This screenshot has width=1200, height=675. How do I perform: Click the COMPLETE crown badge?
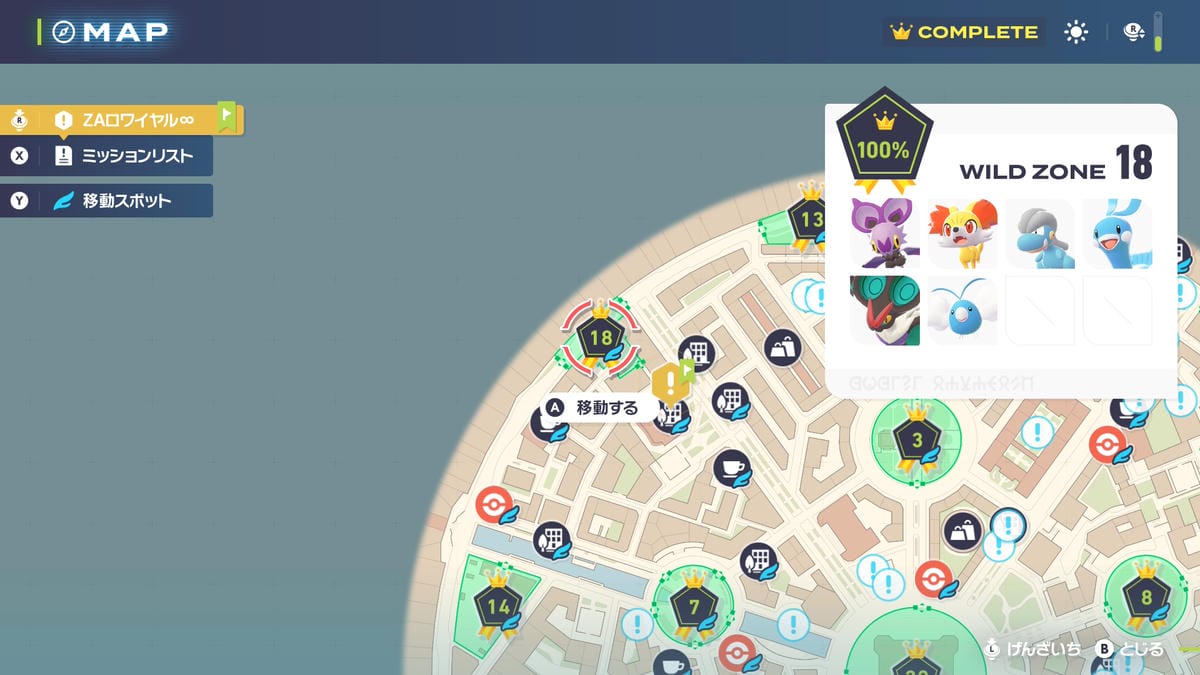coord(965,32)
